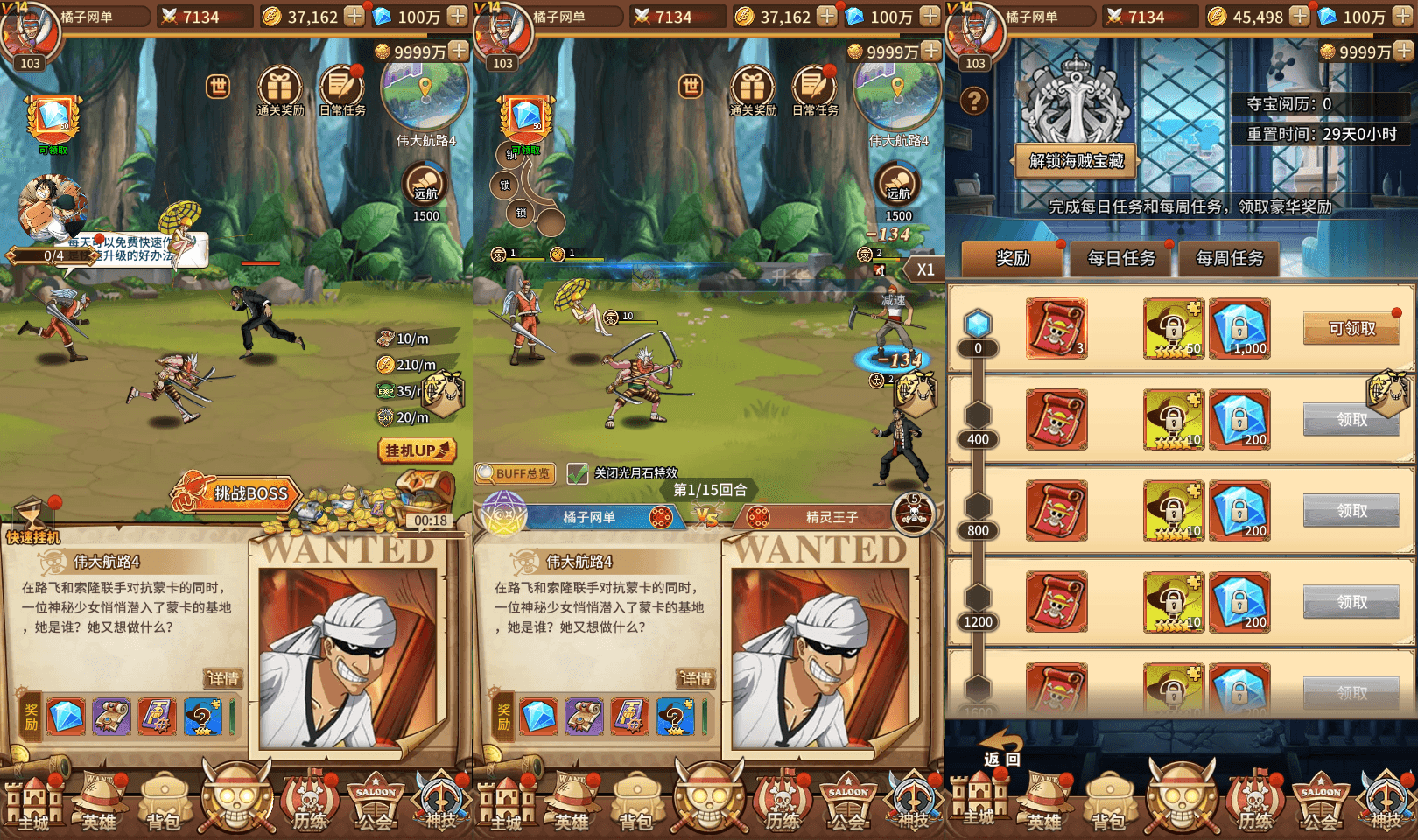Switch to the 每周任务 tab
Viewport: 1418px width, 840px height.
click(1230, 258)
